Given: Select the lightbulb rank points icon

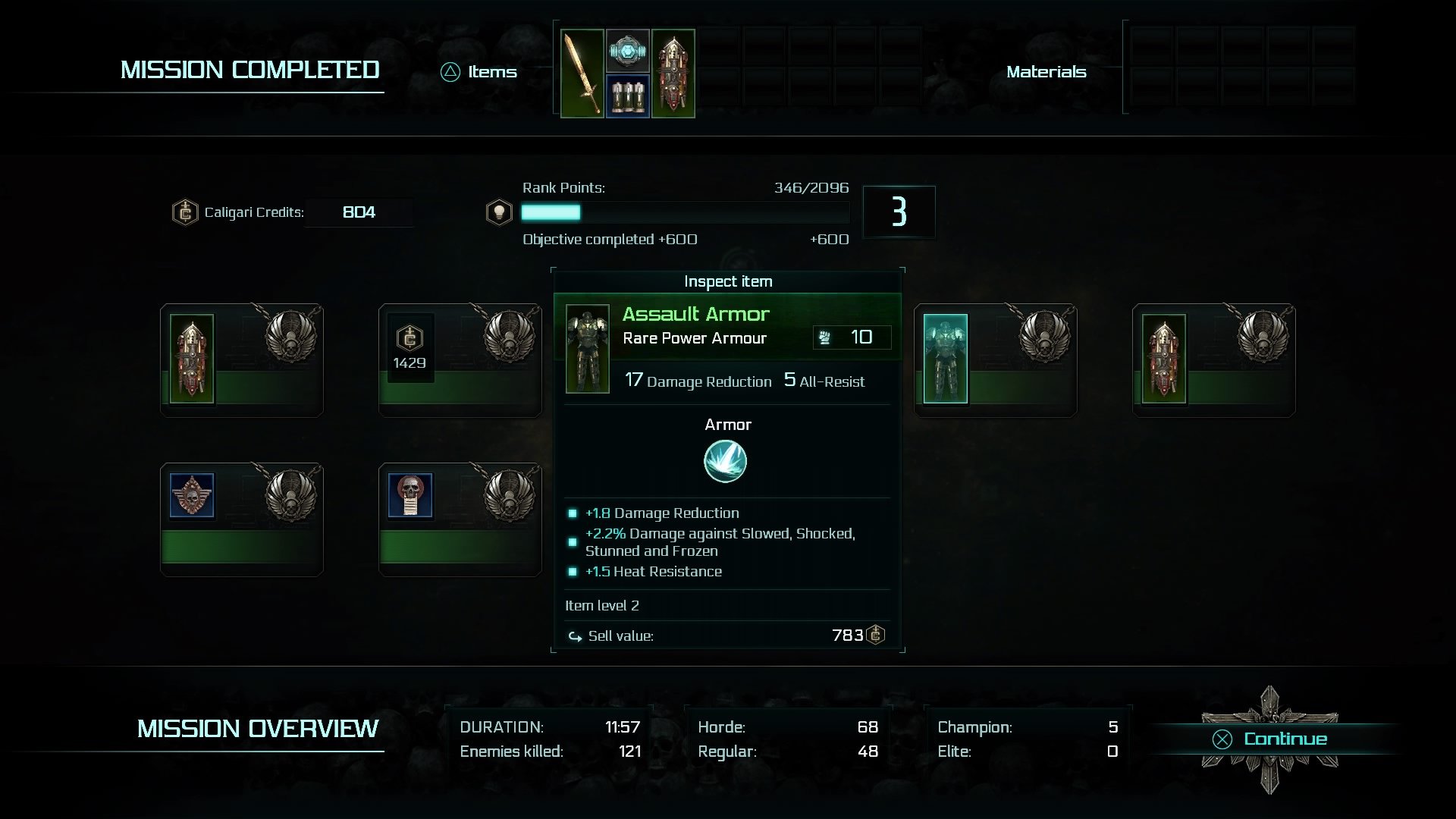Looking at the screenshot, I should coord(498,212).
